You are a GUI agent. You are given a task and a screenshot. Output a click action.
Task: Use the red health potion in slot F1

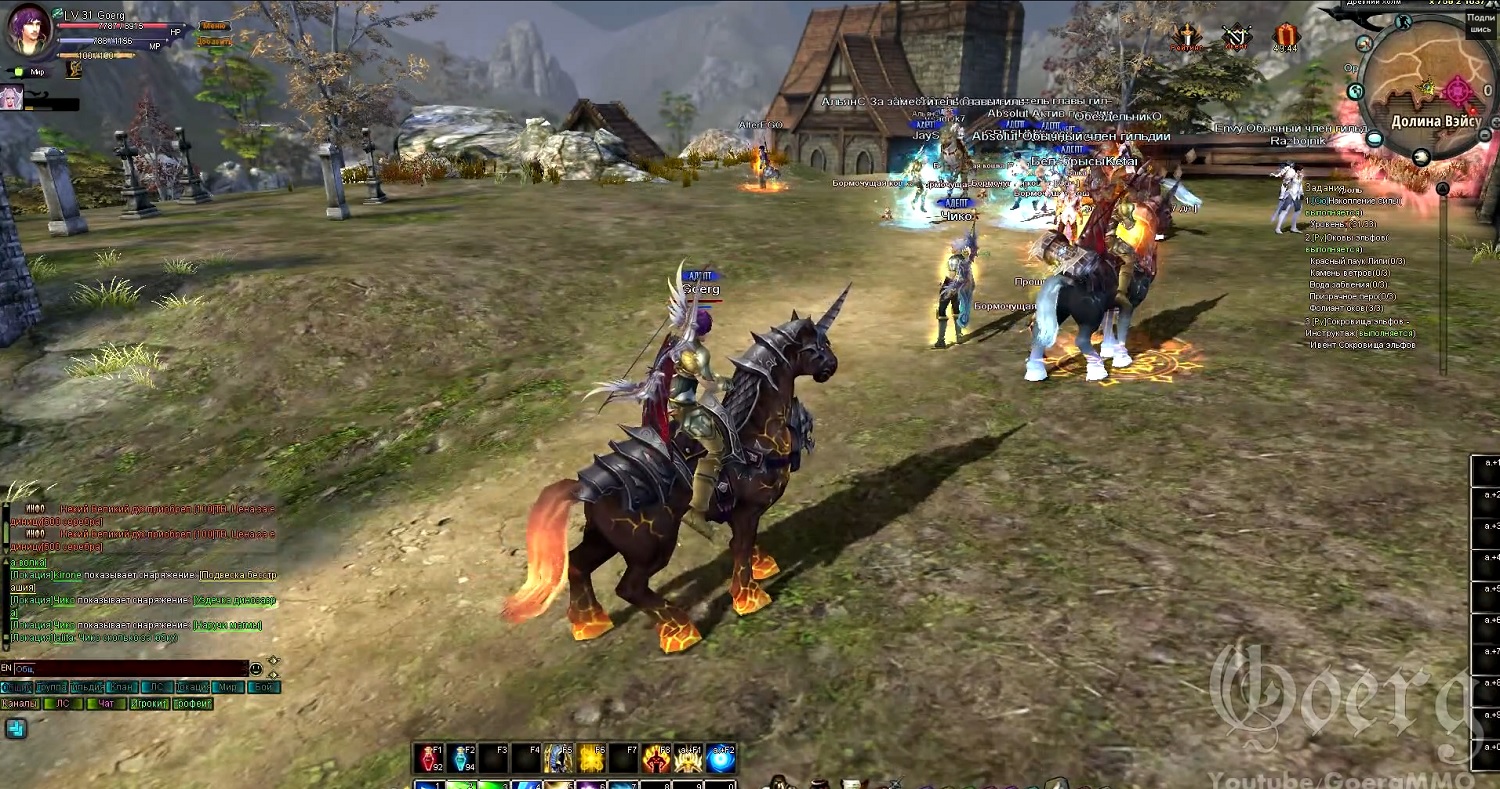[430, 758]
